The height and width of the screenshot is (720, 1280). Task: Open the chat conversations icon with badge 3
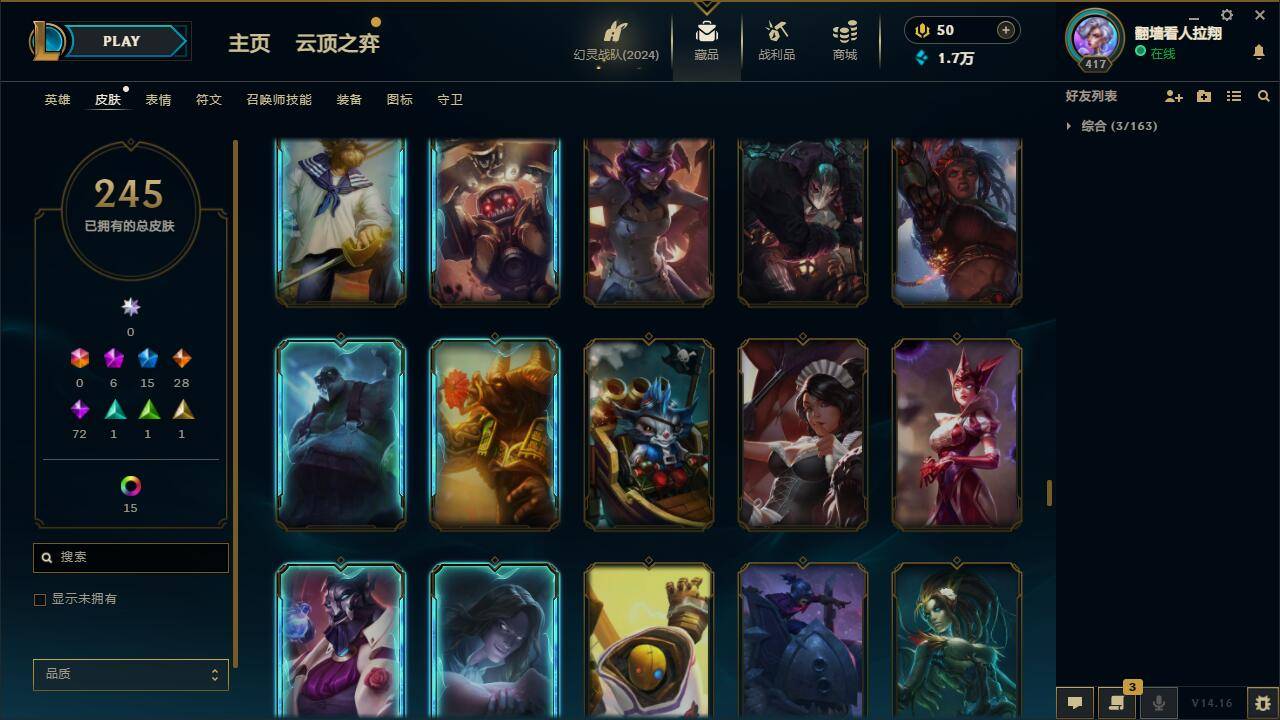[1117, 703]
